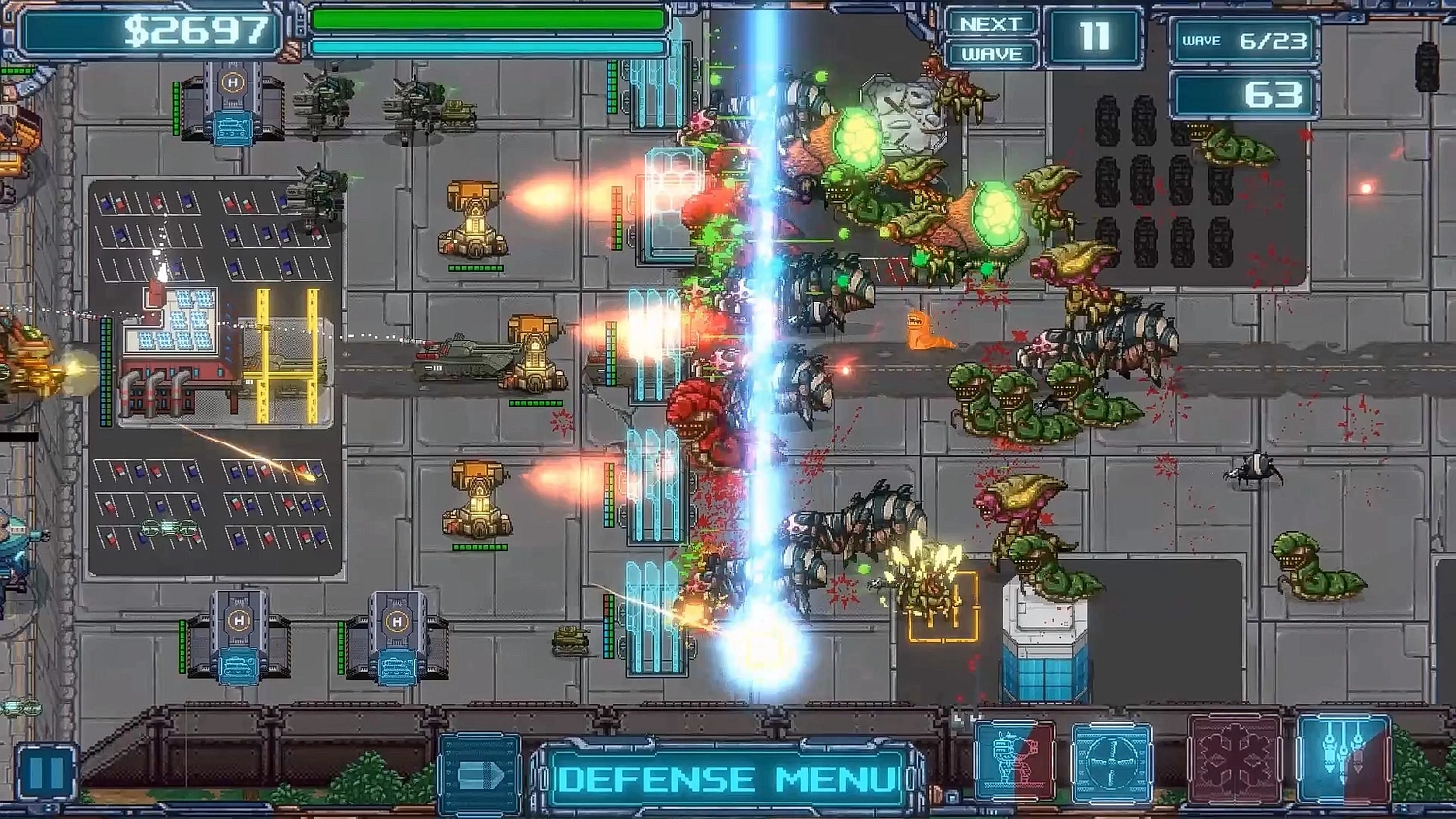Click the wave countdown number 11
This screenshot has height=819, width=1456.
[x=1095, y=37]
